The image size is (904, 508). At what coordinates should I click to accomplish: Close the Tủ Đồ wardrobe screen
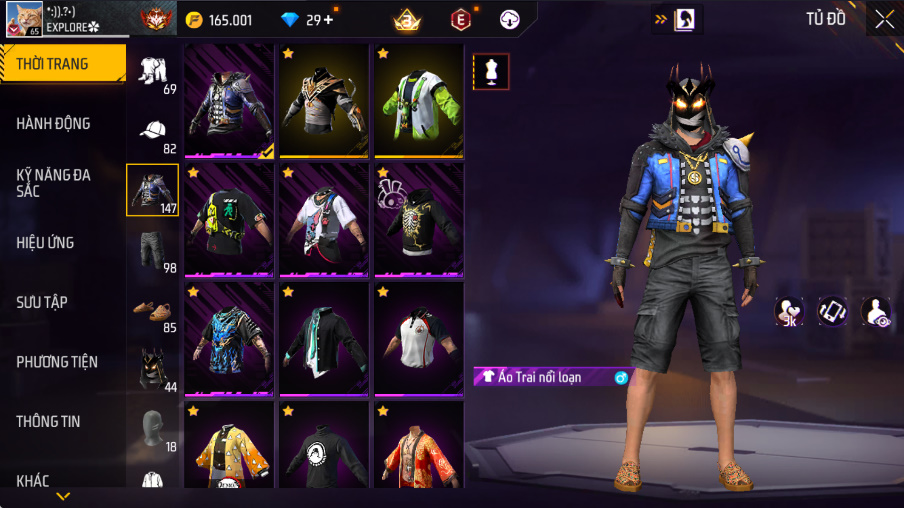pos(884,19)
